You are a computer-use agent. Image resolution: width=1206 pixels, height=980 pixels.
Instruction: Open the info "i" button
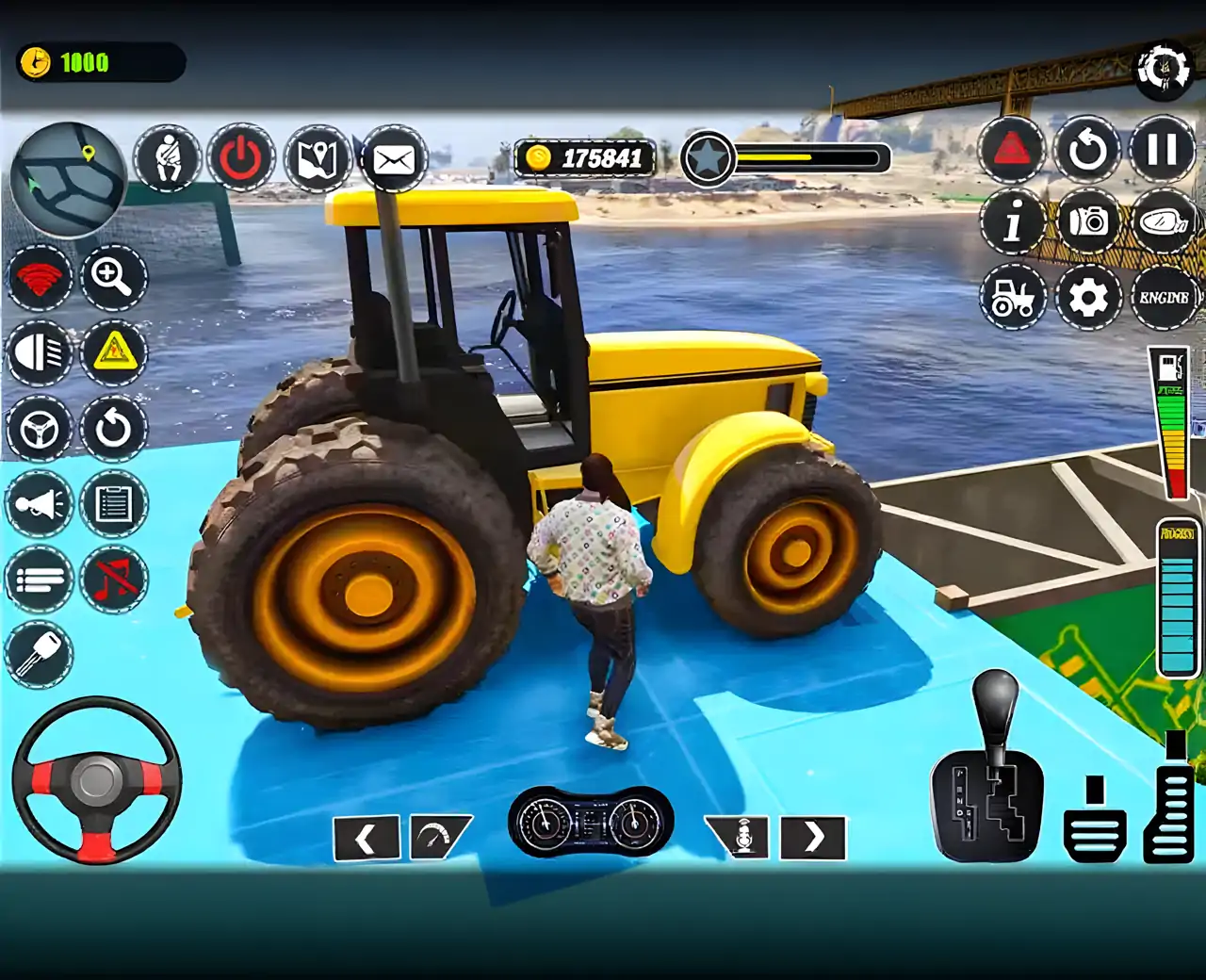pos(1013,222)
